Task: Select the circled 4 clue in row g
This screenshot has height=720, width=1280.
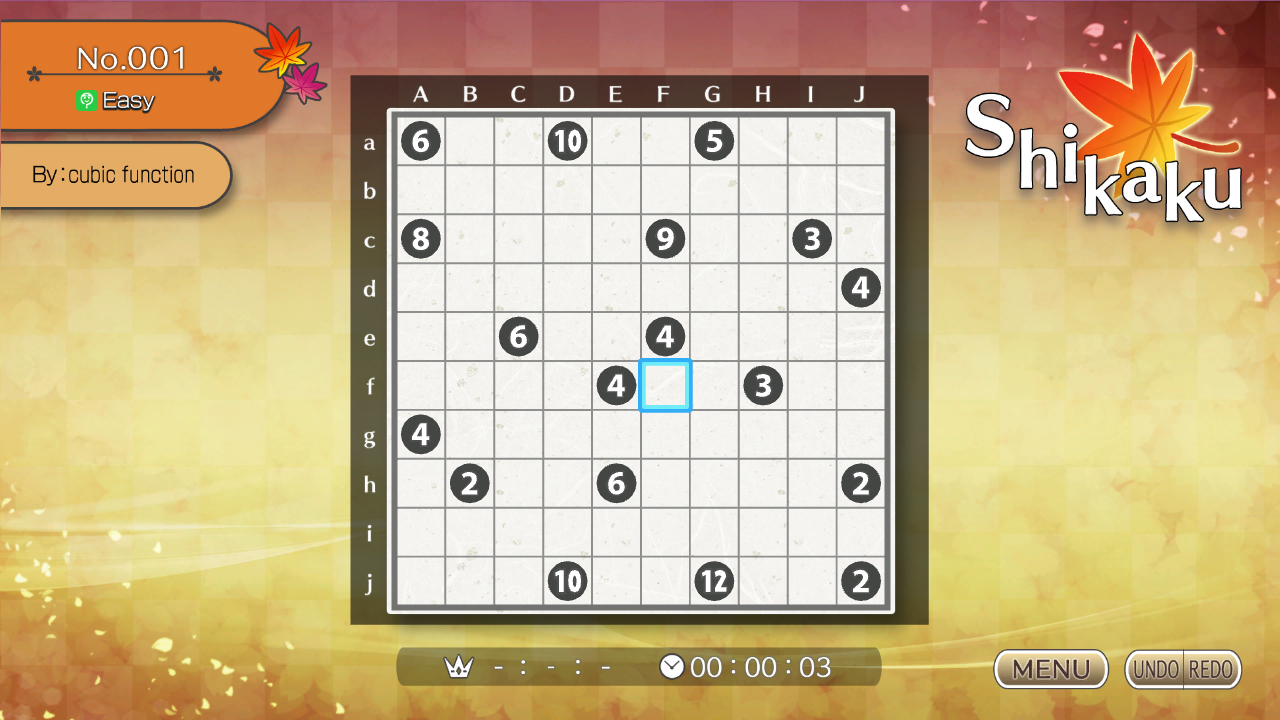Action: click(421, 434)
